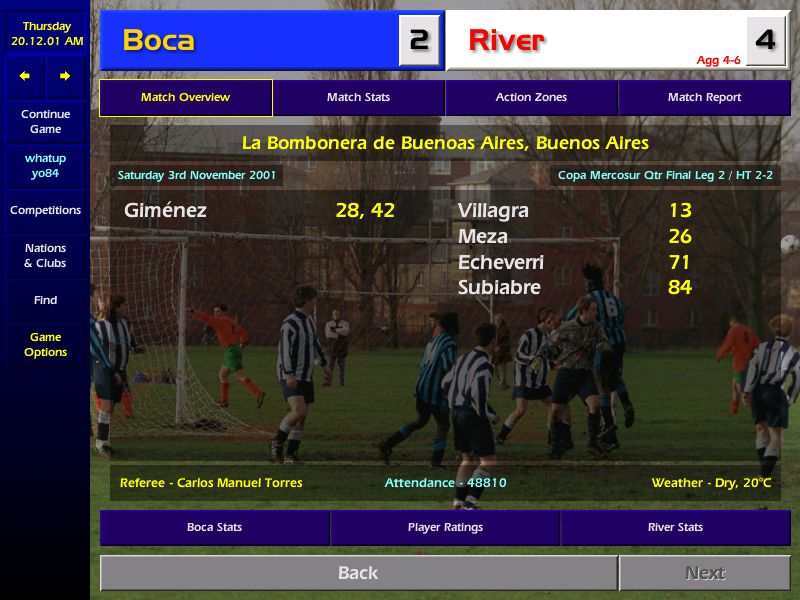The width and height of the screenshot is (800, 600).
Task: Show the Action Zones tab
Action: [x=531, y=98]
